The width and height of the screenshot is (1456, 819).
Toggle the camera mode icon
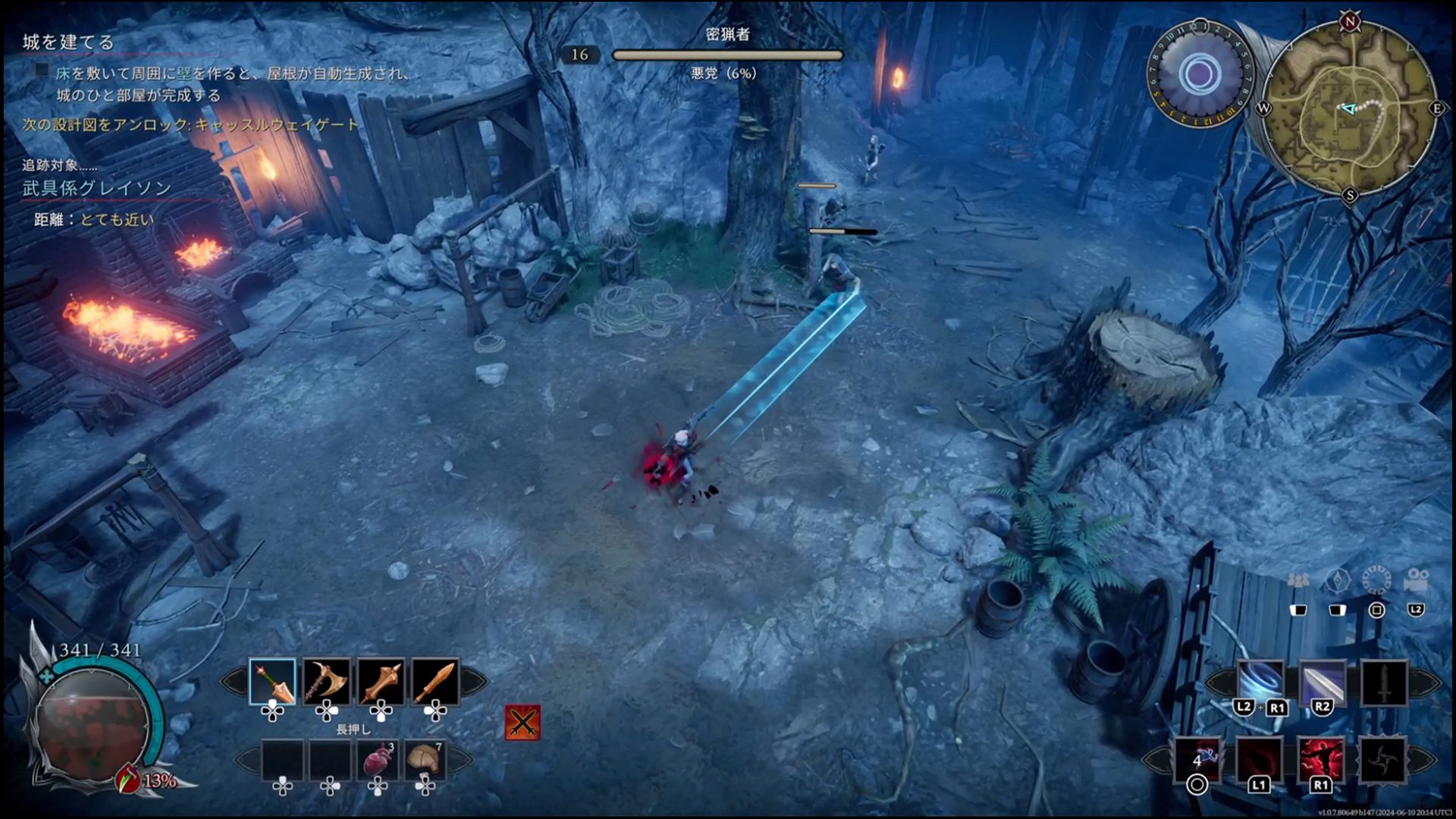point(1416,580)
